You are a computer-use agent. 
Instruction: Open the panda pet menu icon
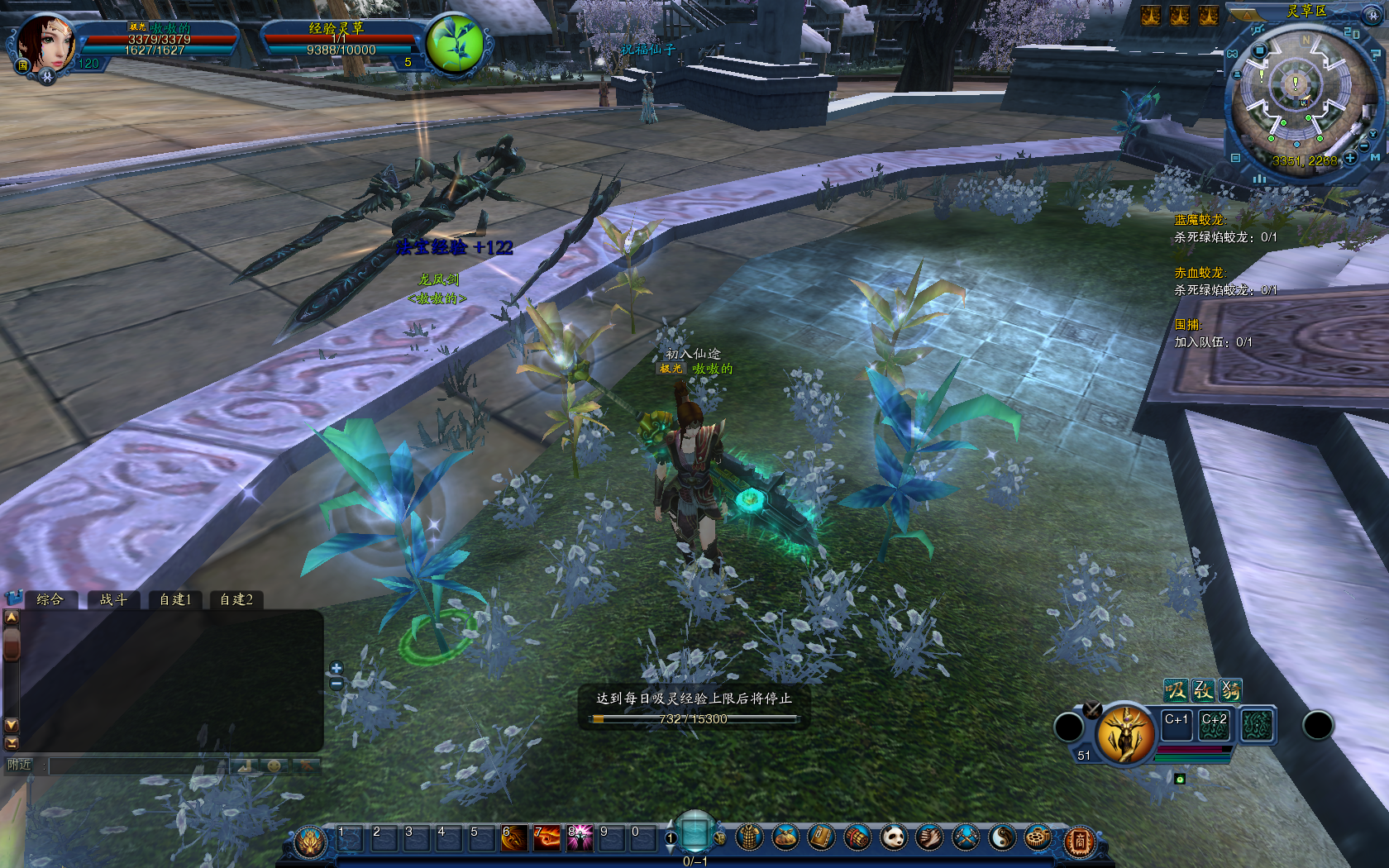894,838
